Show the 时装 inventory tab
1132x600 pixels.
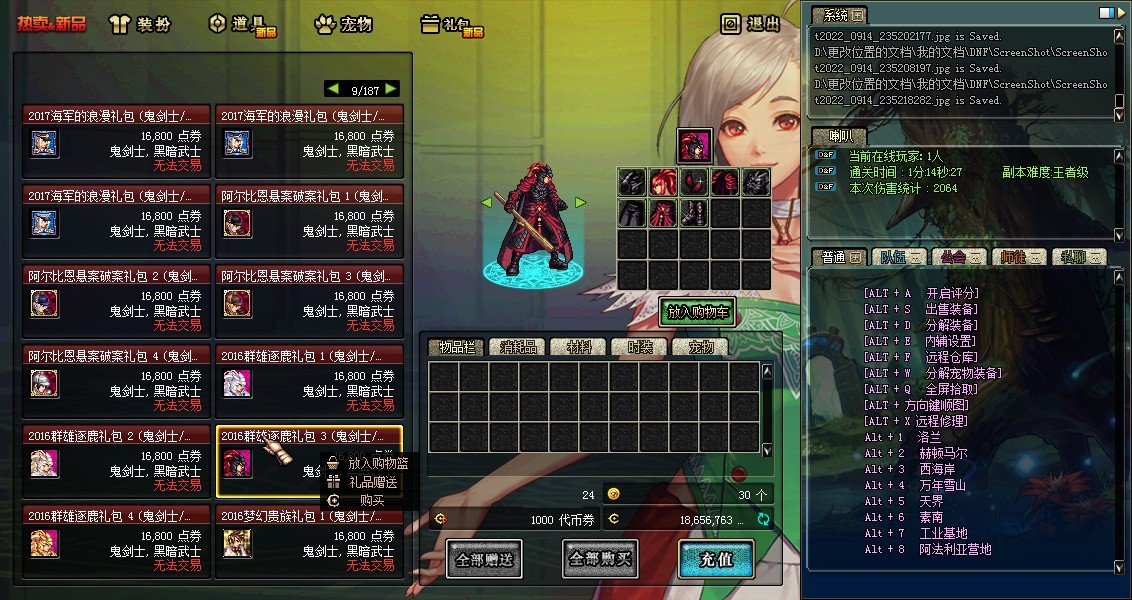coord(640,347)
